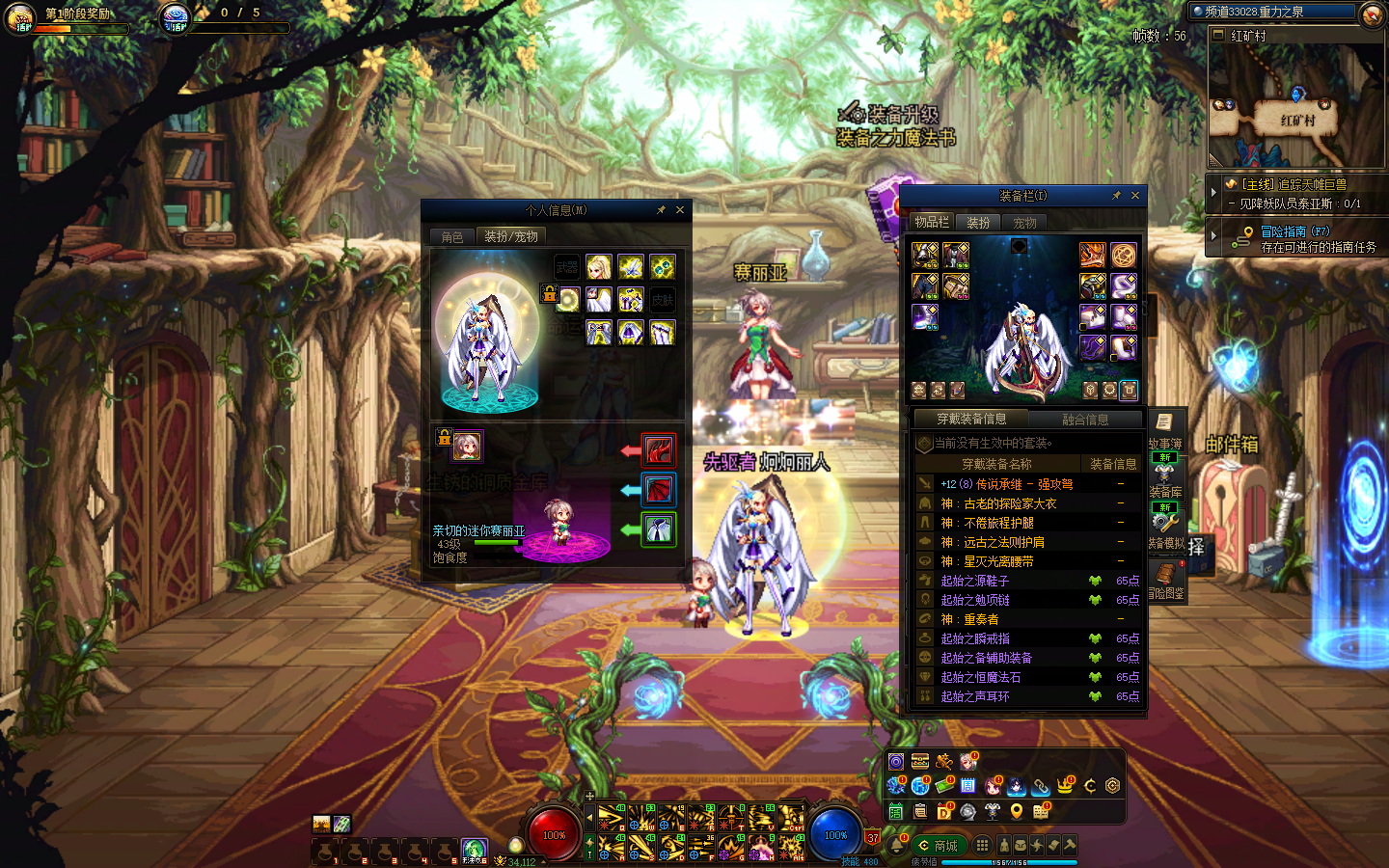This screenshot has height=868, width=1389.
Task: Pin the 个人信息 window with pushpin
Action: tap(661, 210)
